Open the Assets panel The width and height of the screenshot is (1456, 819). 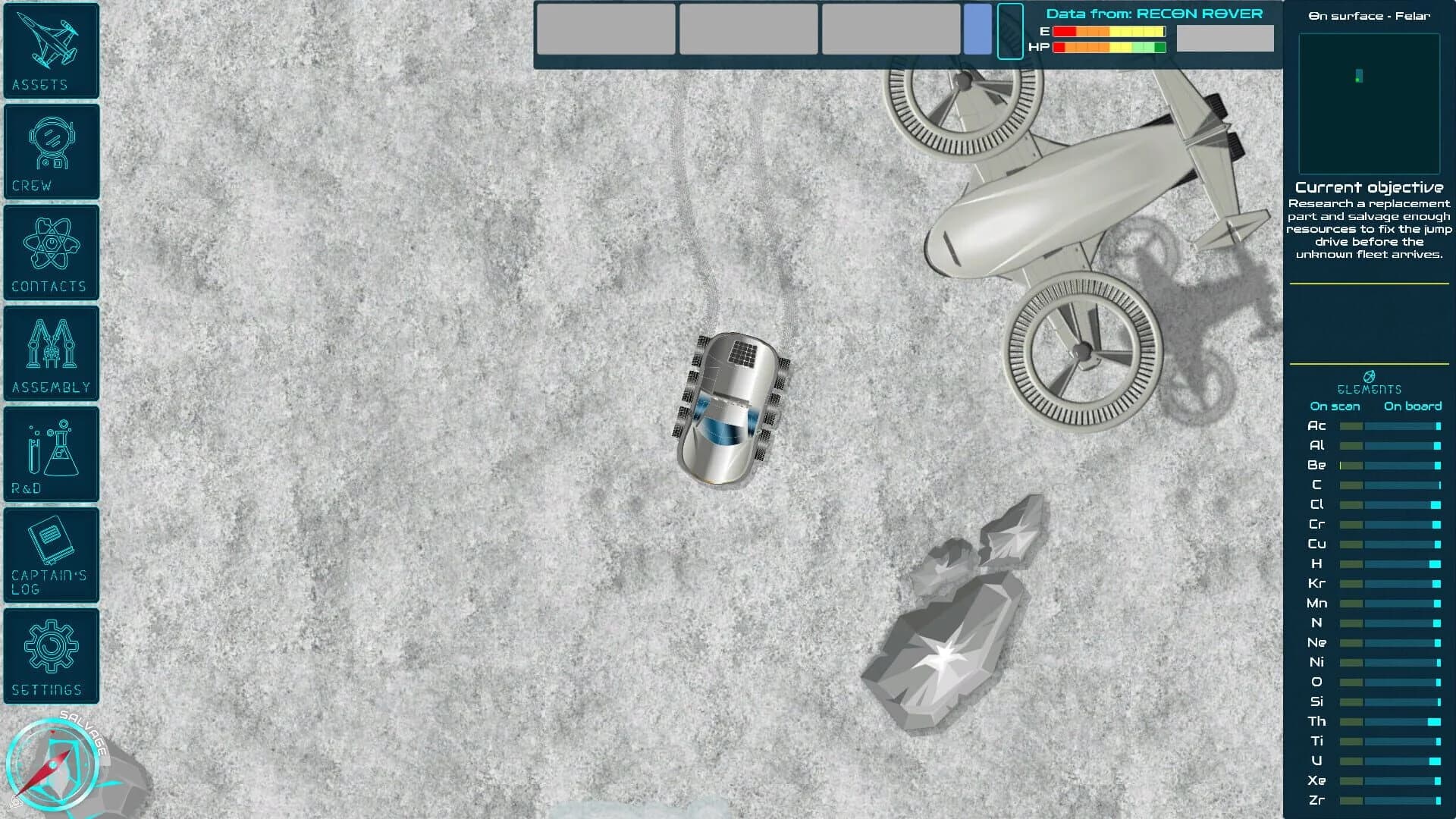point(50,49)
